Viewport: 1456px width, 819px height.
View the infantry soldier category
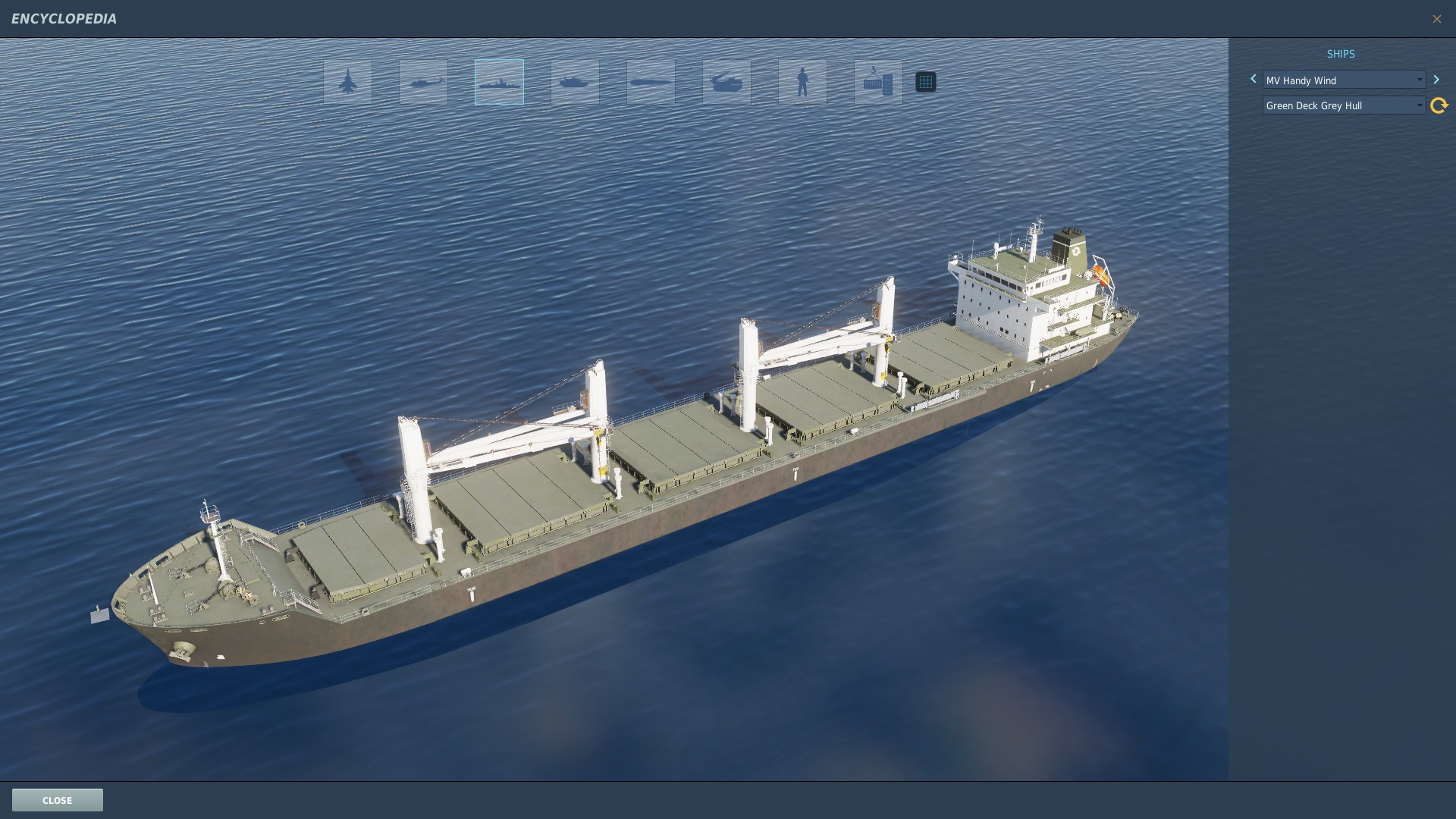tap(802, 82)
